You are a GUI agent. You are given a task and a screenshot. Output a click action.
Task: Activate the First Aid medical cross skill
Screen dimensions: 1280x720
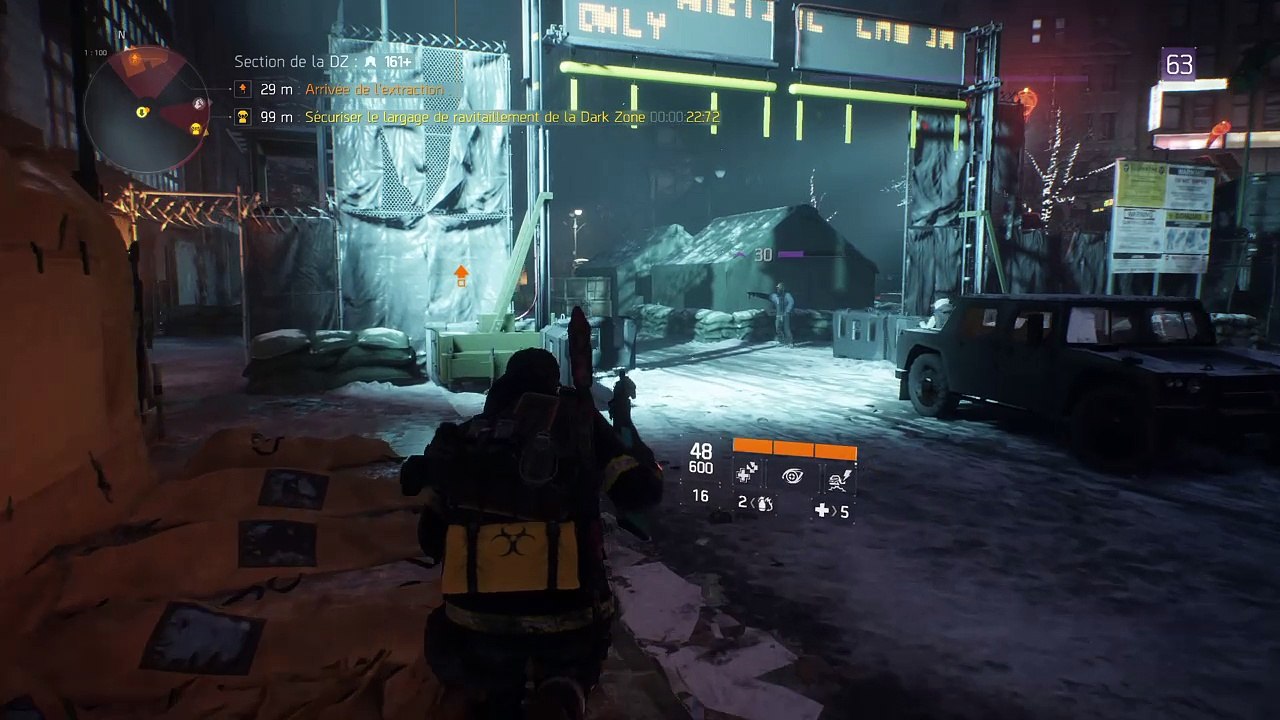[x=747, y=475]
